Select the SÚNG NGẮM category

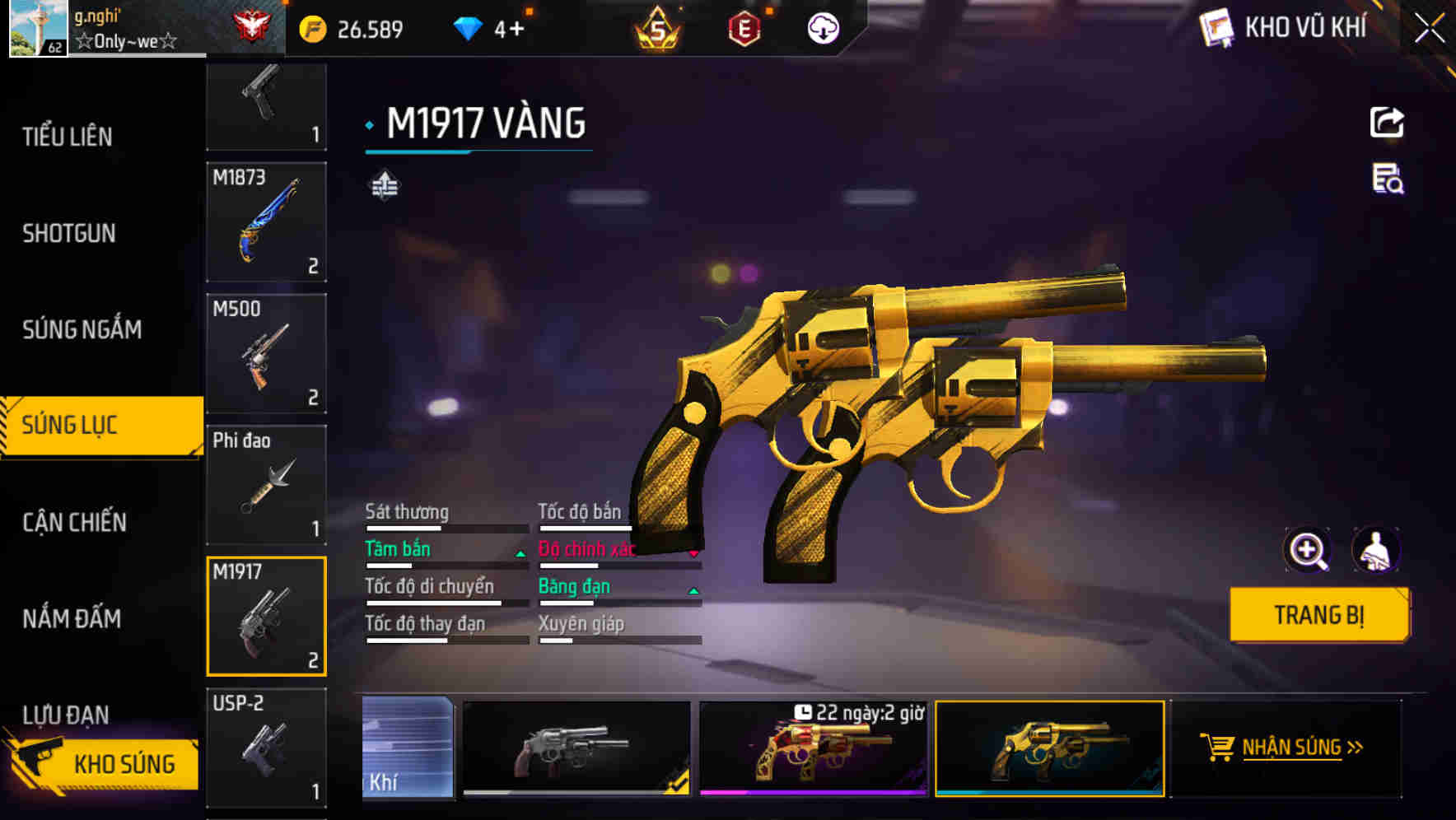(x=82, y=330)
